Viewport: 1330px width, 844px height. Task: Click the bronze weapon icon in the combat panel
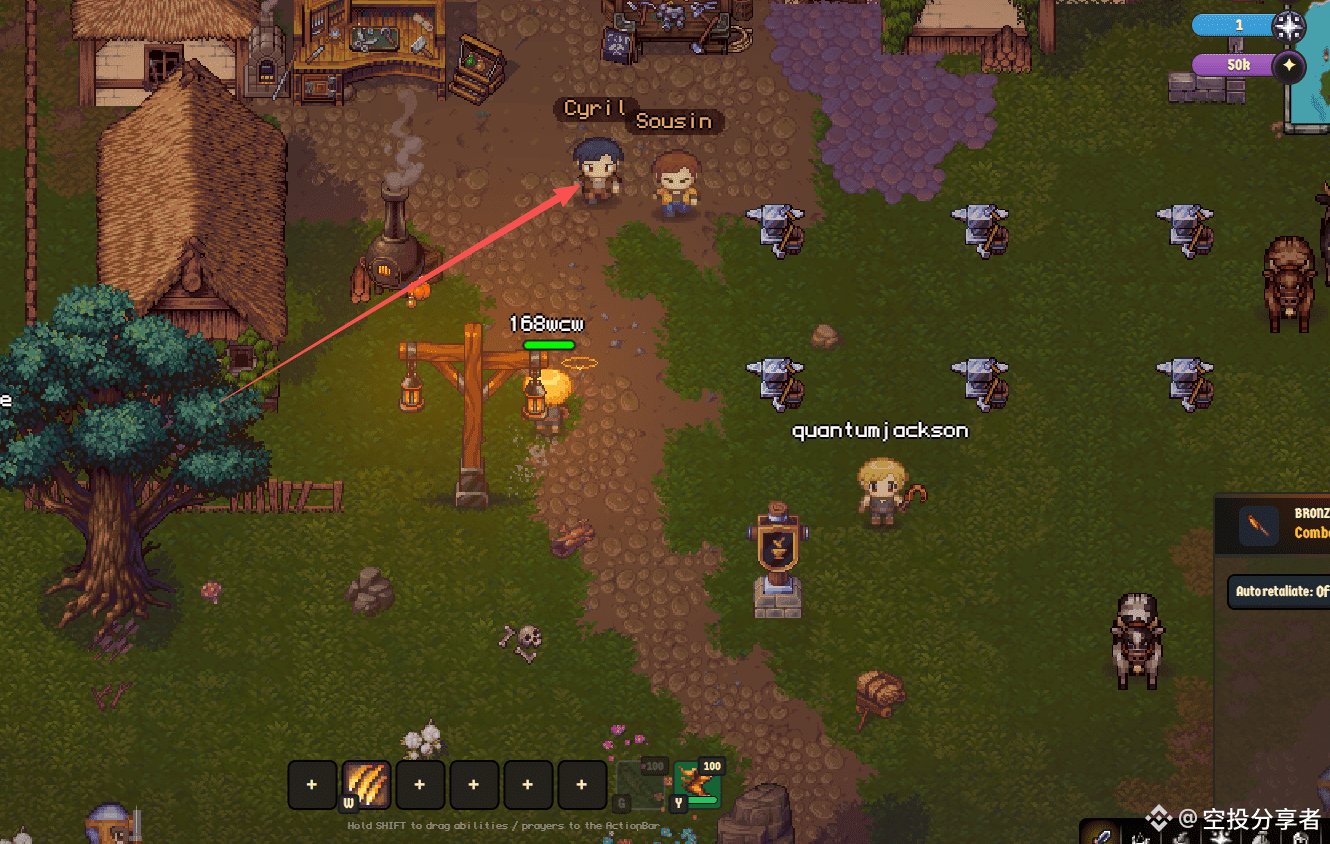coord(1259,525)
